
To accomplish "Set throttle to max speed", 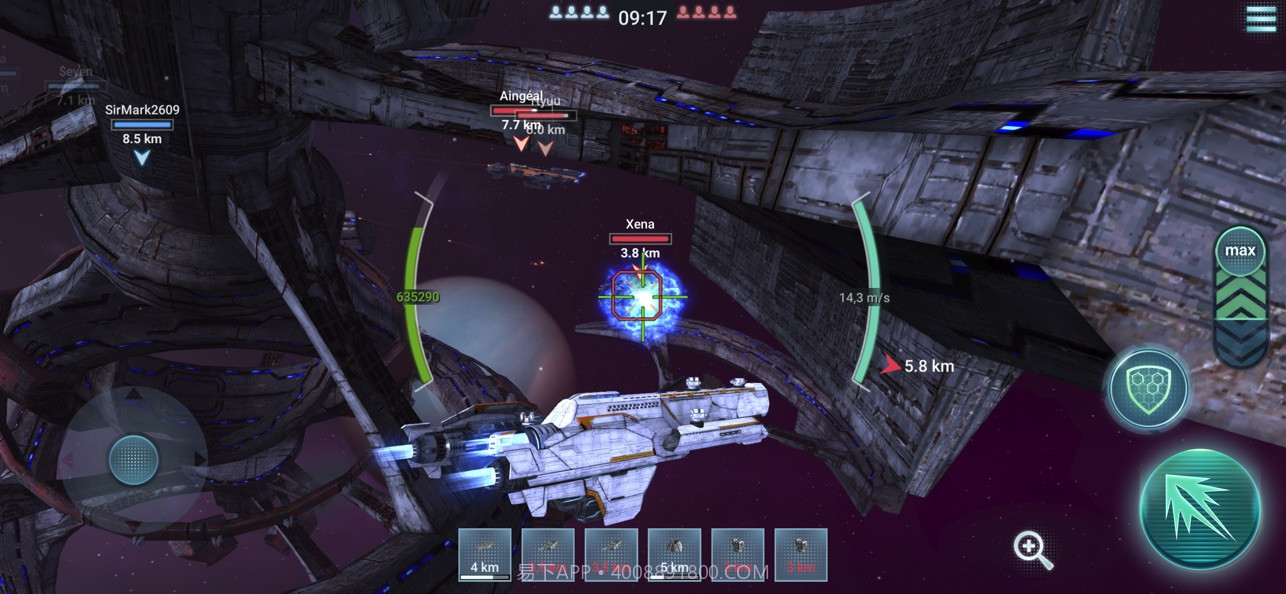I will point(1240,250).
